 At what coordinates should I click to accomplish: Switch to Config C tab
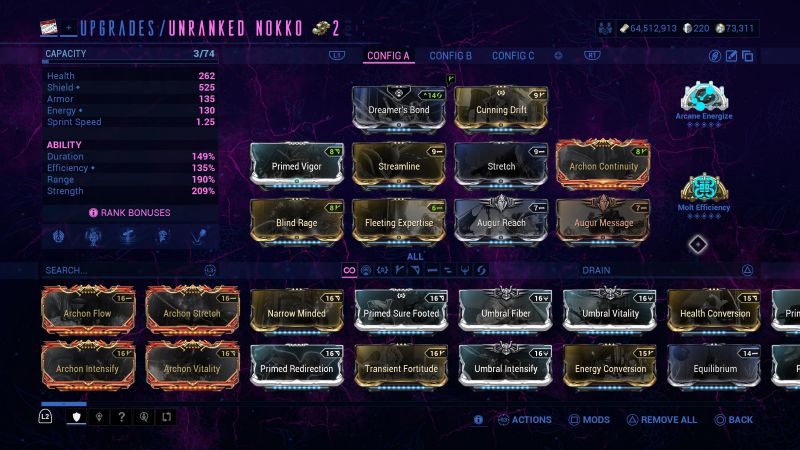tap(513, 56)
